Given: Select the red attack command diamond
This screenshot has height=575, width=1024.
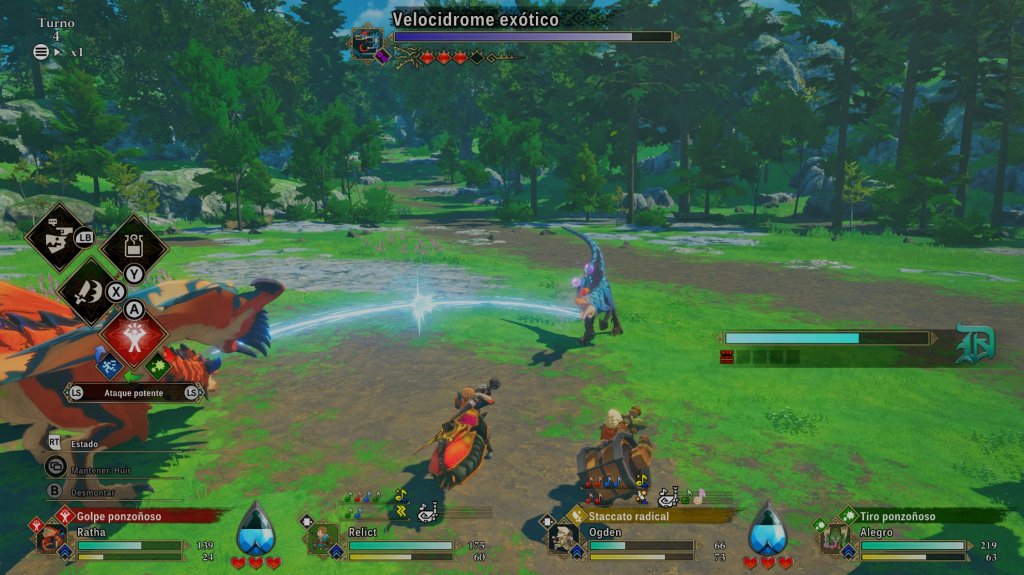Looking at the screenshot, I should pyautogui.click(x=133, y=340).
